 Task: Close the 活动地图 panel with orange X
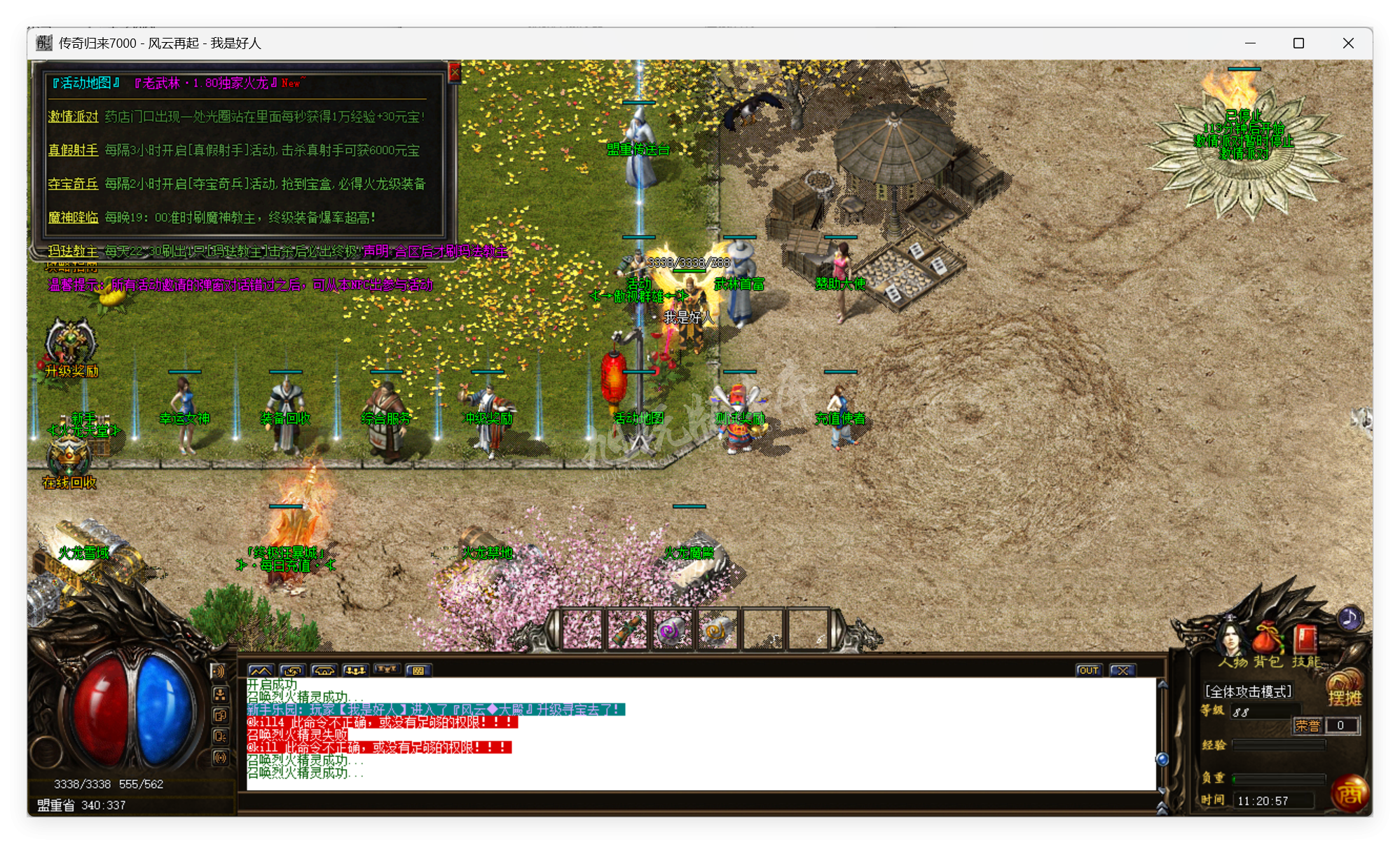(x=456, y=72)
